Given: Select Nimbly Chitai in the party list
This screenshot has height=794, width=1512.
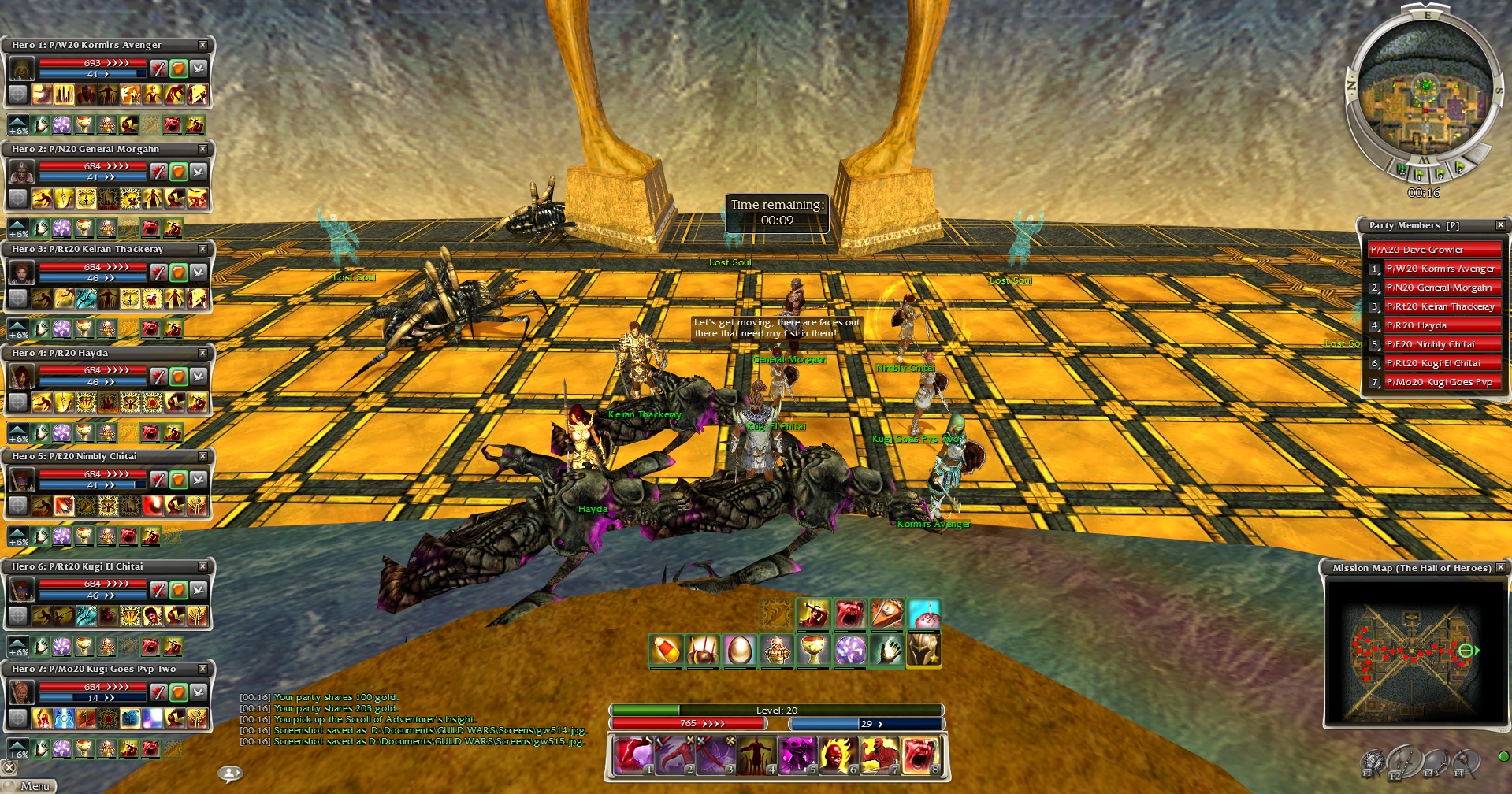Looking at the screenshot, I should pyautogui.click(x=1440, y=344).
